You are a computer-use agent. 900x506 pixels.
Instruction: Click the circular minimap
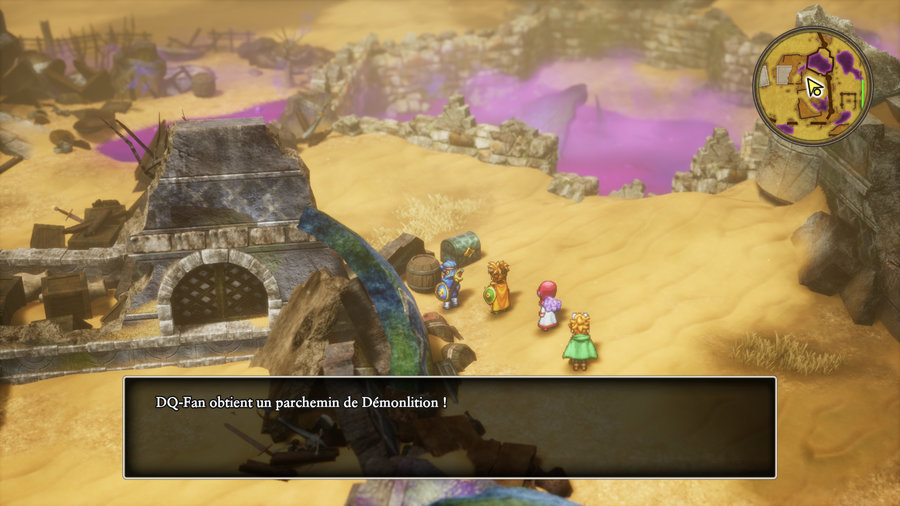pos(812,86)
